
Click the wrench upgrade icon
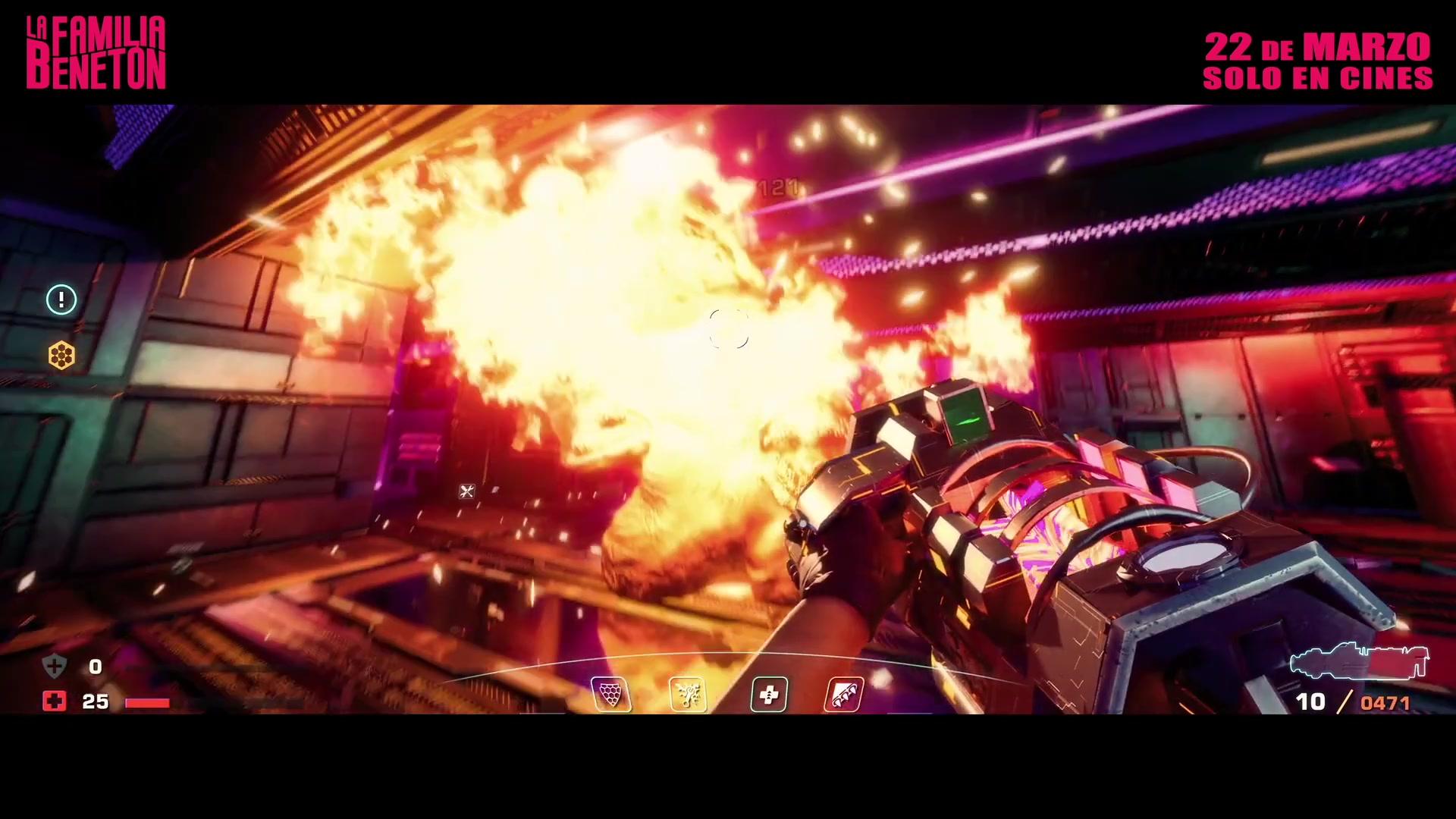[687, 694]
